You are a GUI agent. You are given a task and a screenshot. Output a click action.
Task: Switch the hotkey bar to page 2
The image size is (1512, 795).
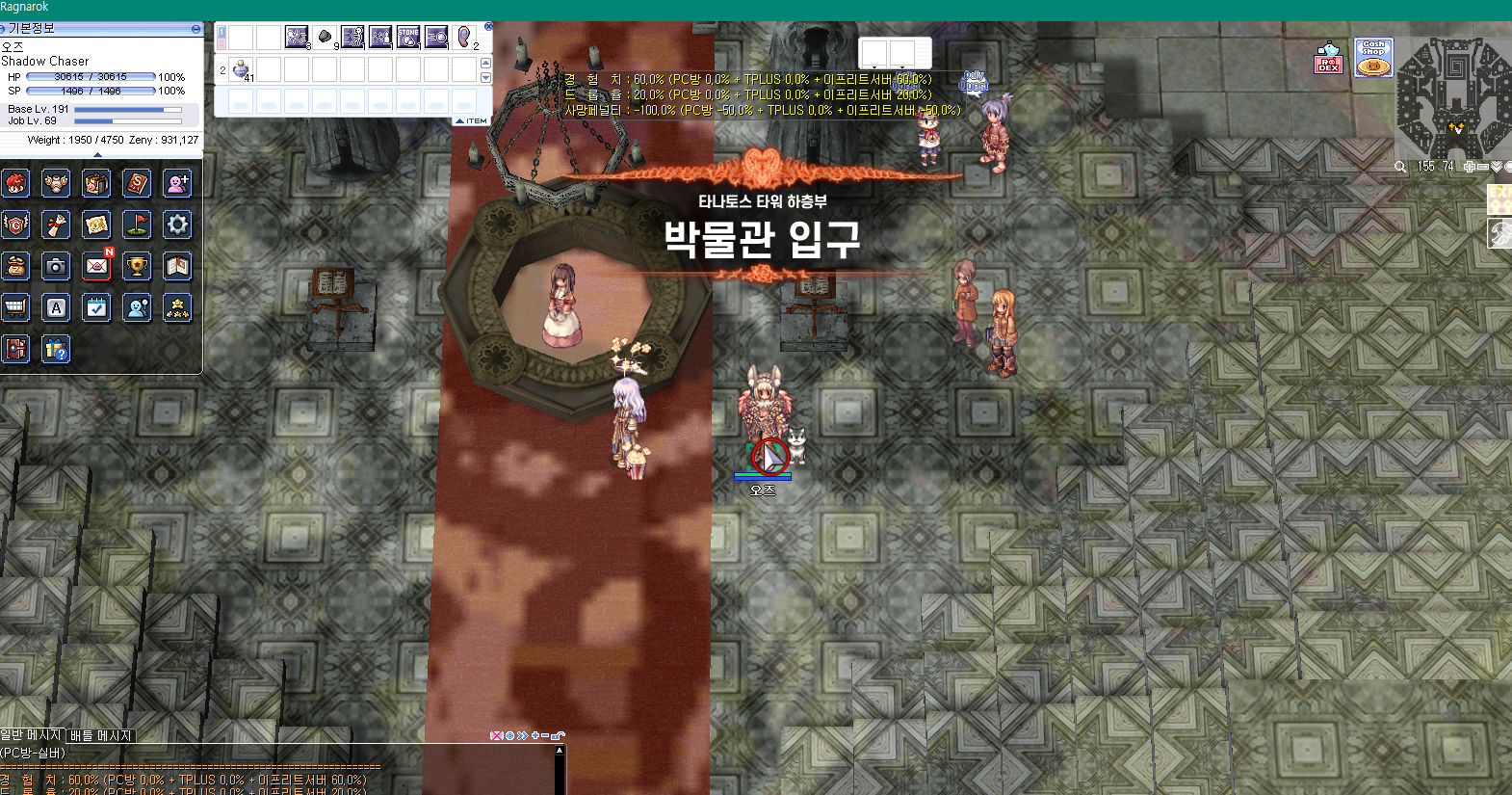221,43
